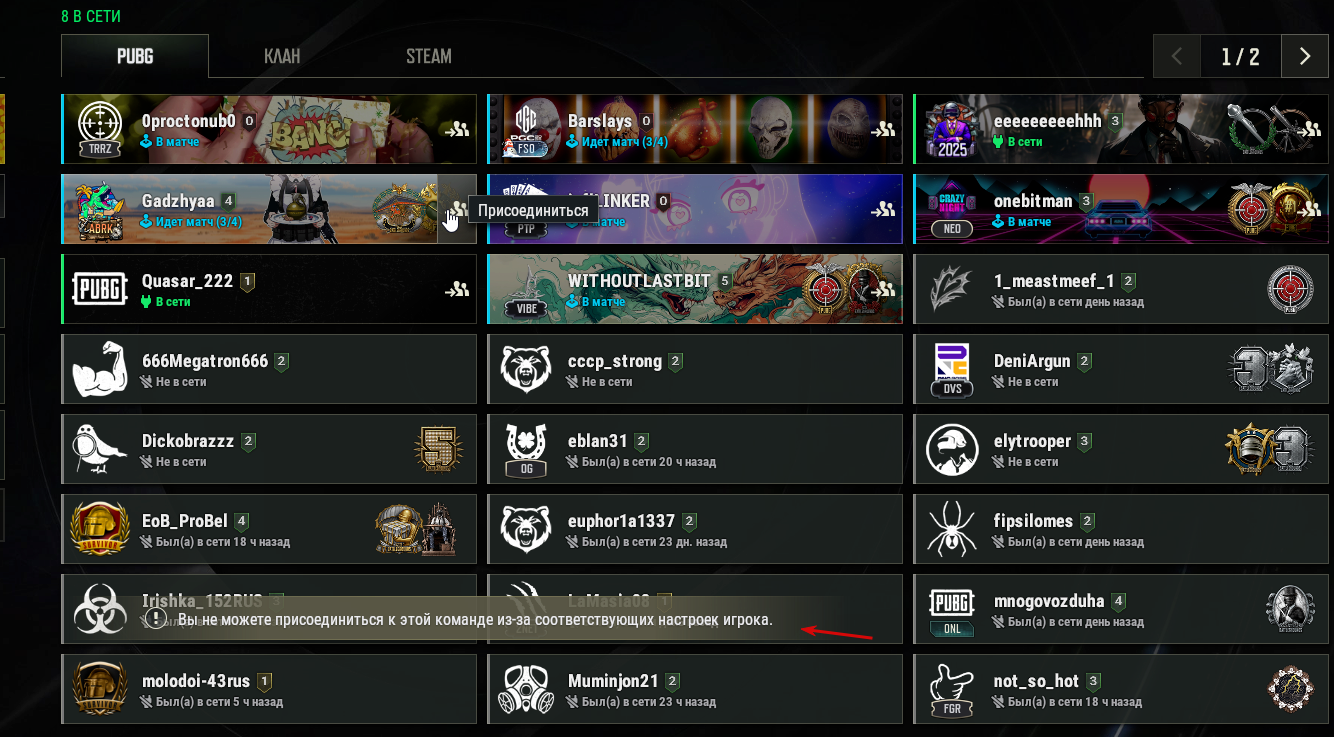1334x737 pixels.
Task: Go to next friends page arrow
Action: click(x=1304, y=57)
